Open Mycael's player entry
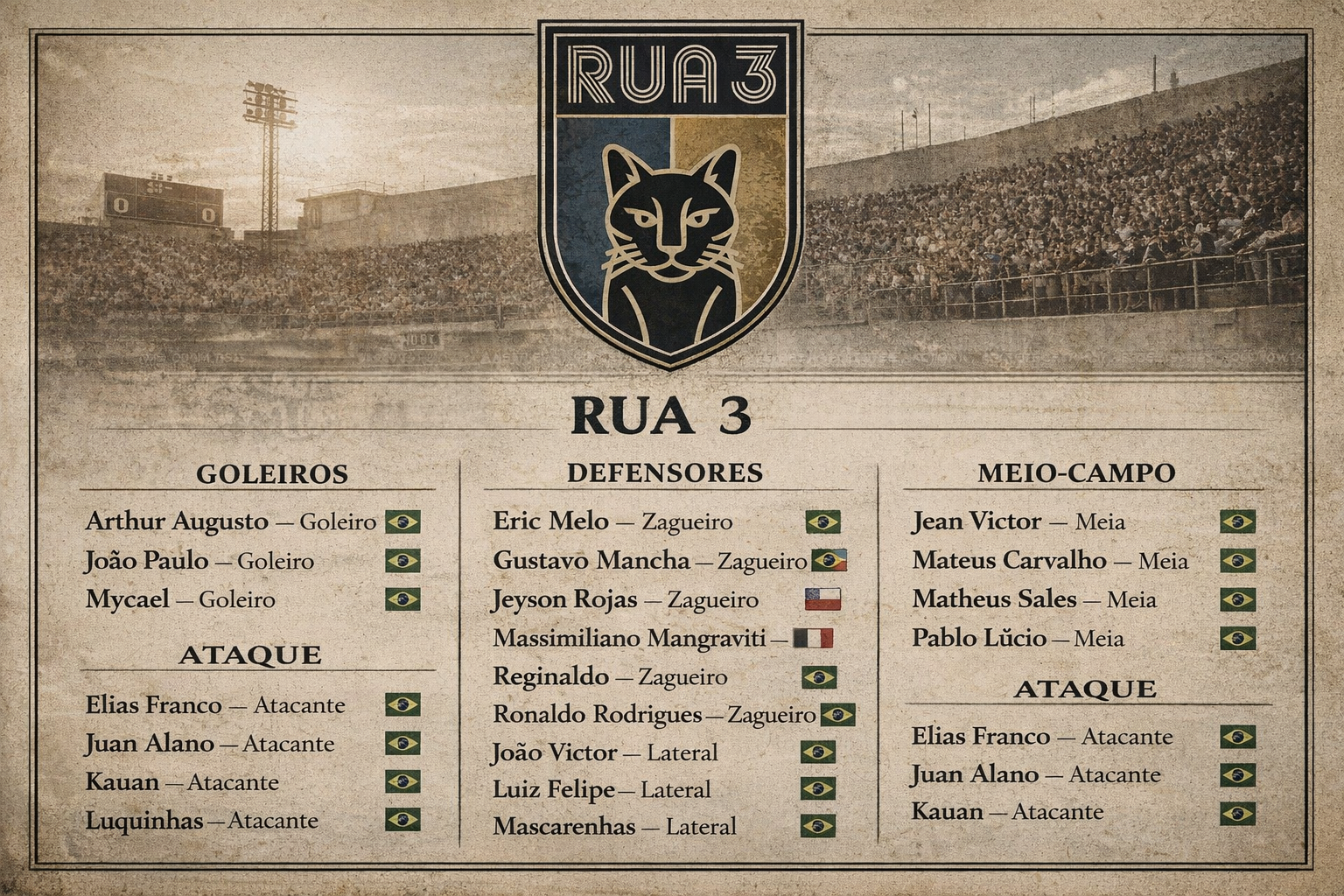Viewport: 1344px width, 896px height. tap(180, 599)
